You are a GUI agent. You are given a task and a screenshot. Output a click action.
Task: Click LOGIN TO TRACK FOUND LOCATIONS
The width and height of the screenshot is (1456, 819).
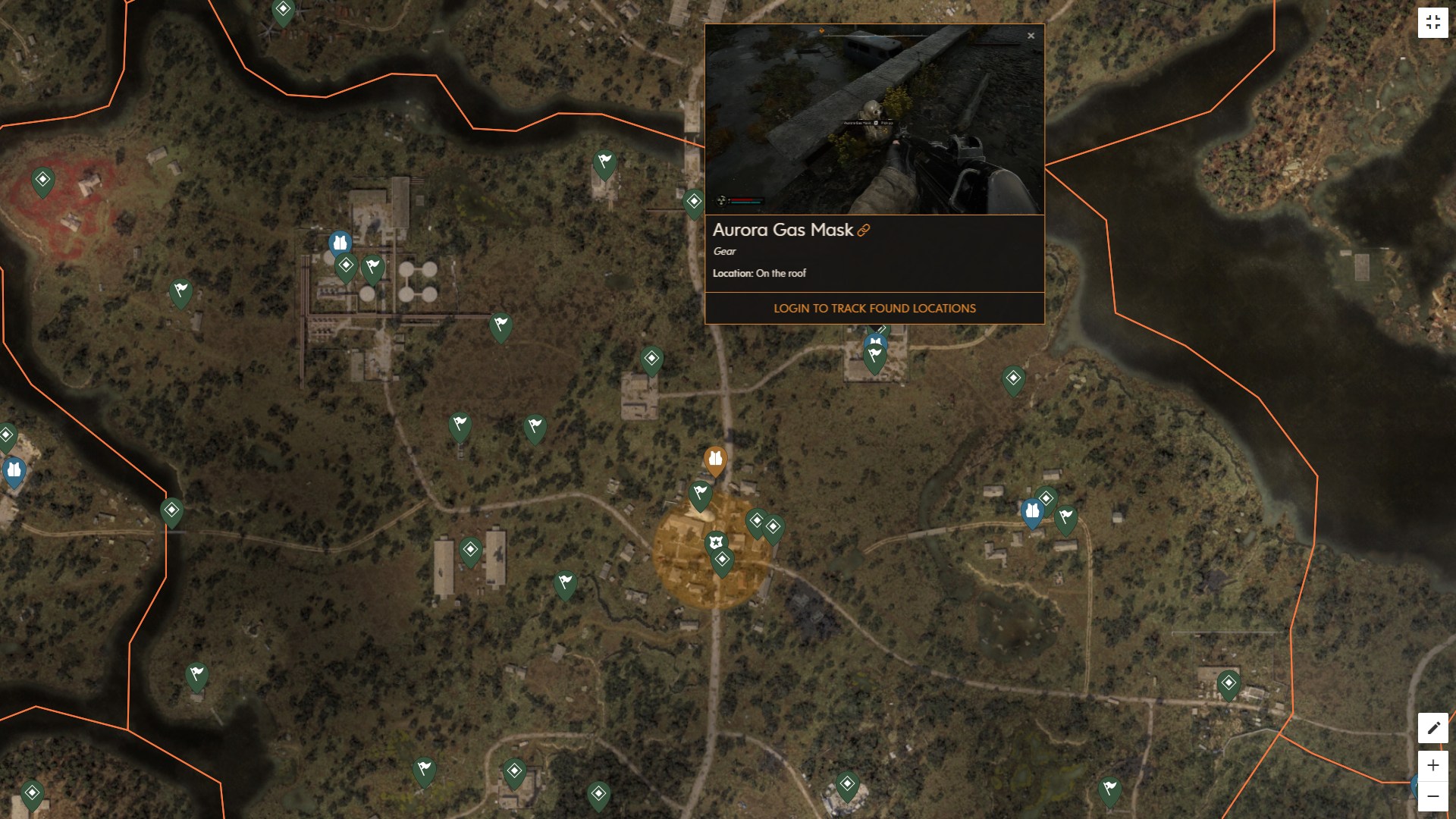874,308
